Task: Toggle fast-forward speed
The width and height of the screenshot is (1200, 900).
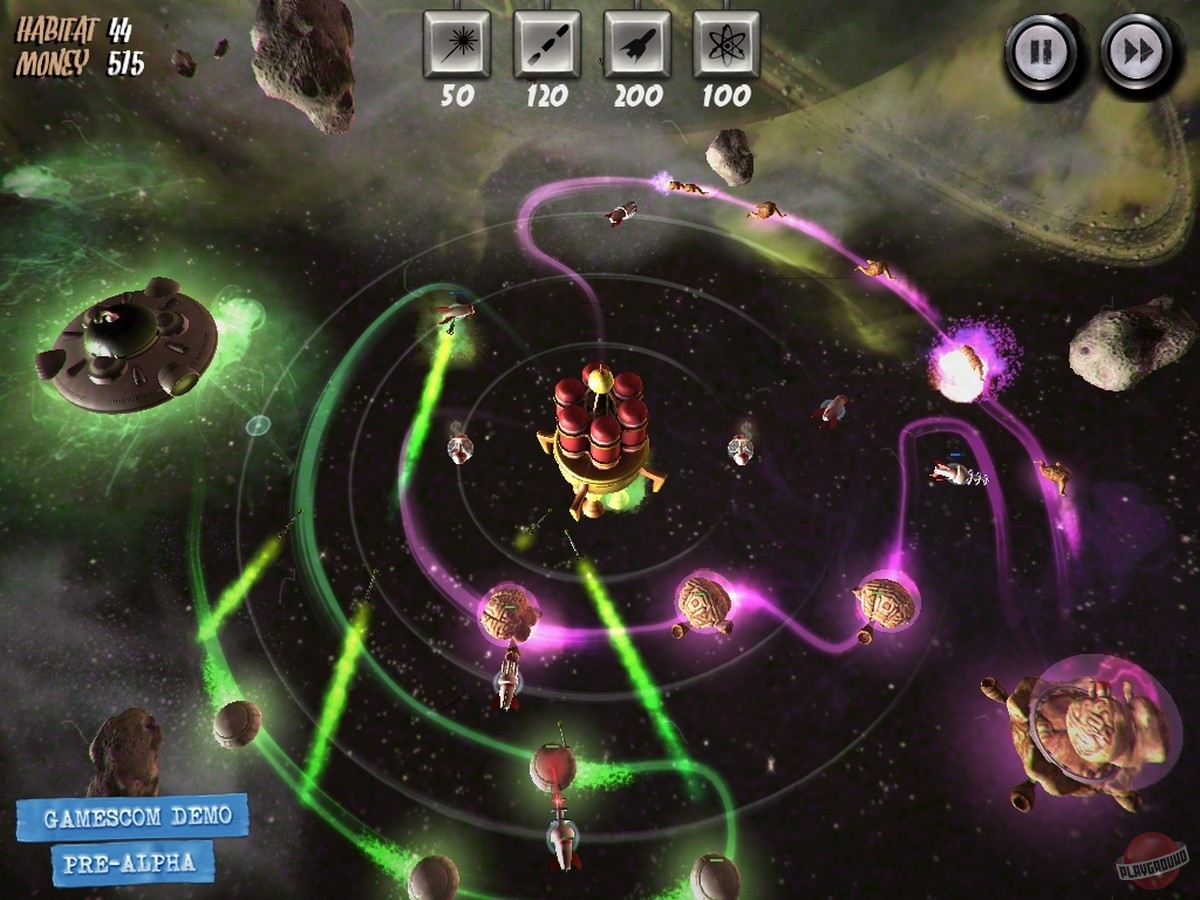Action: (1136, 50)
